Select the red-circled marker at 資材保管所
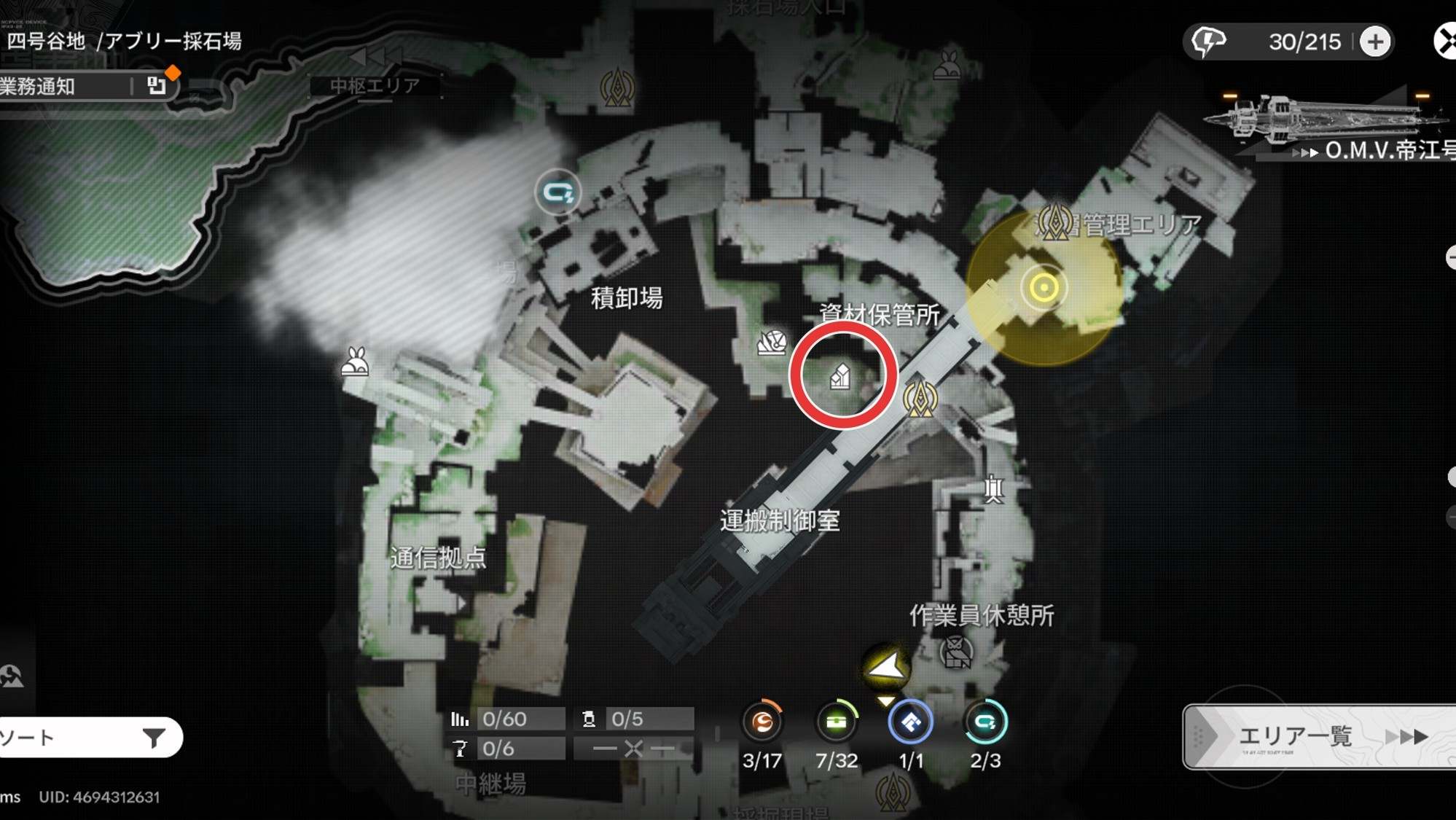This screenshot has width=1456, height=820. point(841,376)
